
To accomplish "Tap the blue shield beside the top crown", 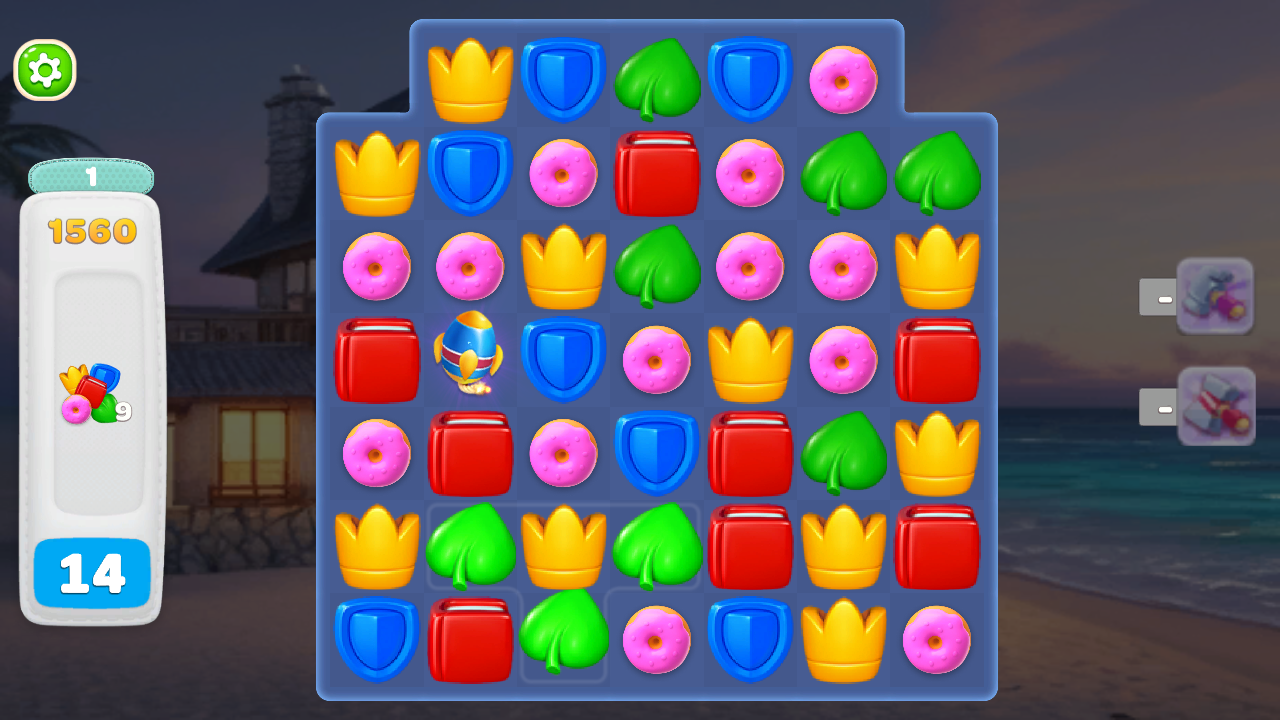I will point(563,78).
